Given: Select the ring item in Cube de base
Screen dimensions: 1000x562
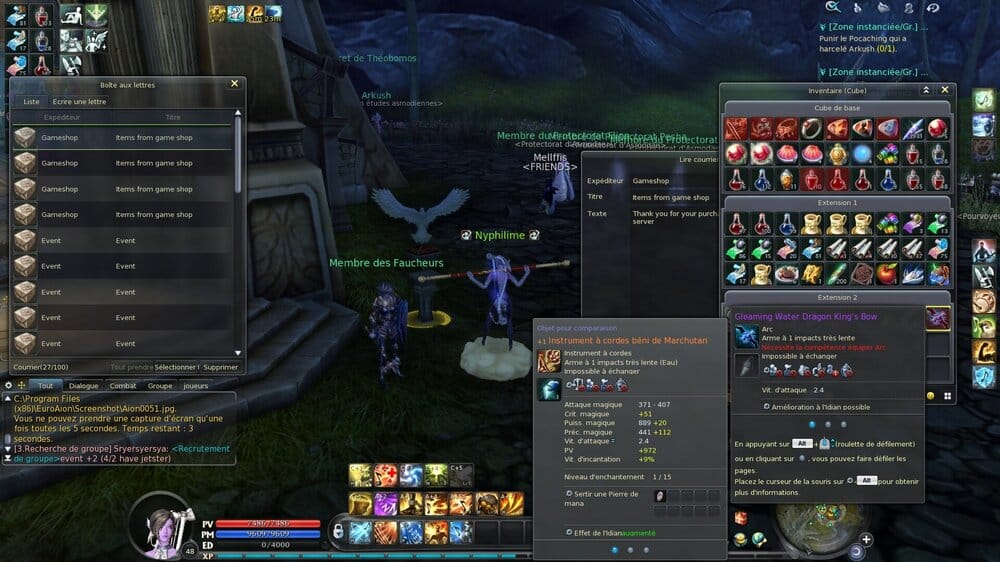Looking at the screenshot, I should pos(812,128).
